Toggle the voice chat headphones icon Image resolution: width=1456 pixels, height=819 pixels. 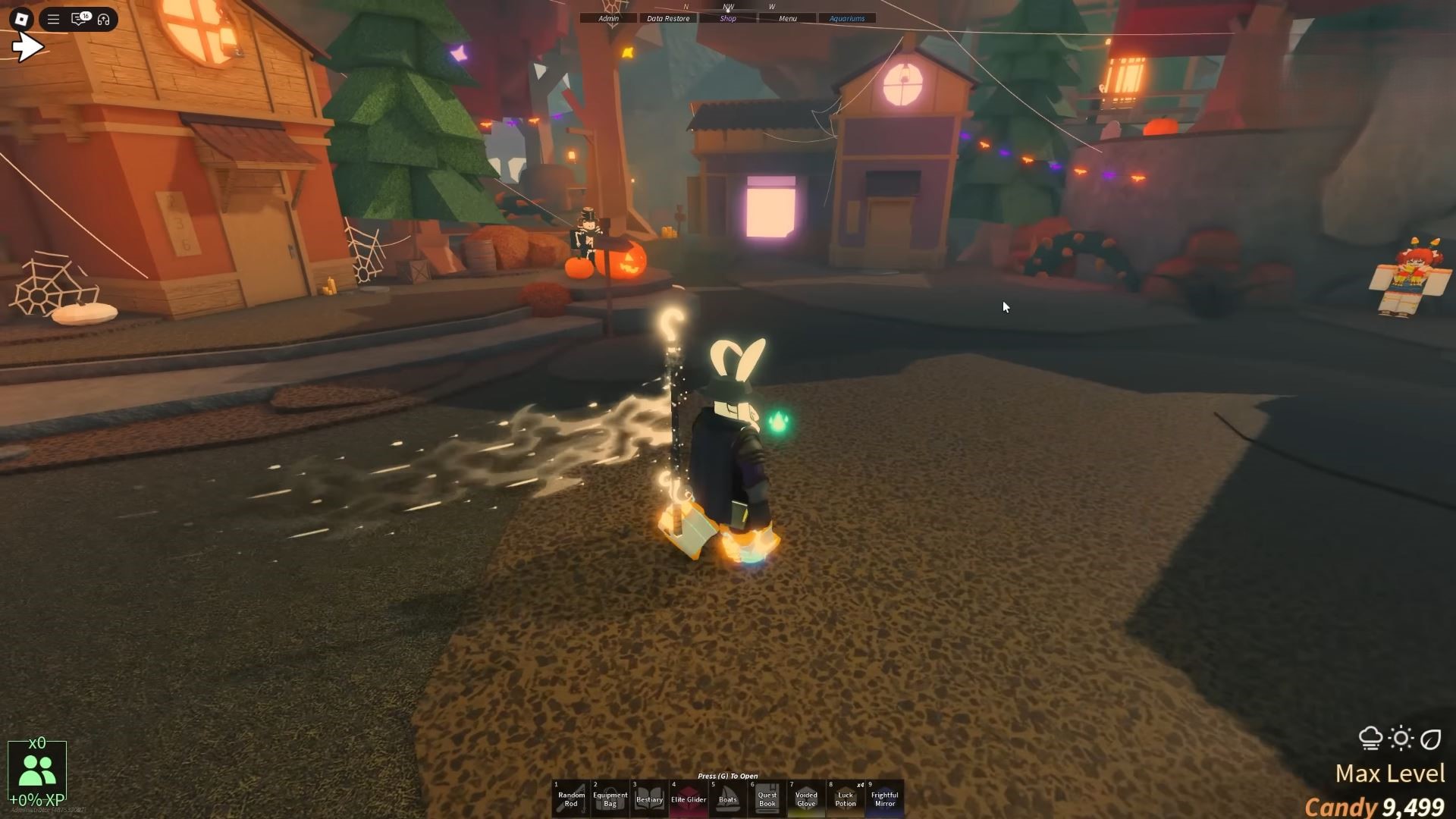105,19
